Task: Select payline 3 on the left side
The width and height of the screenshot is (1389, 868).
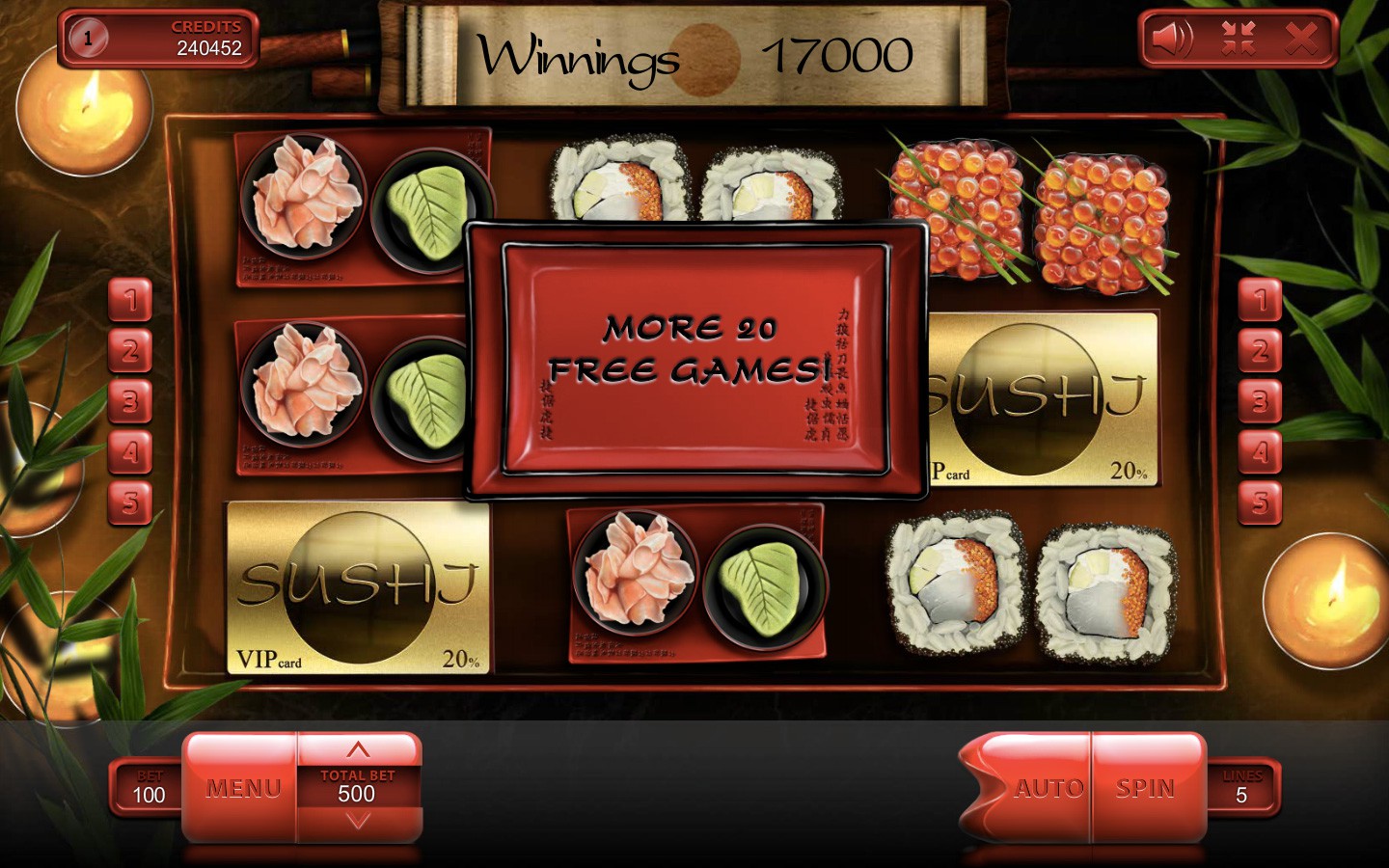Action: [x=130, y=402]
